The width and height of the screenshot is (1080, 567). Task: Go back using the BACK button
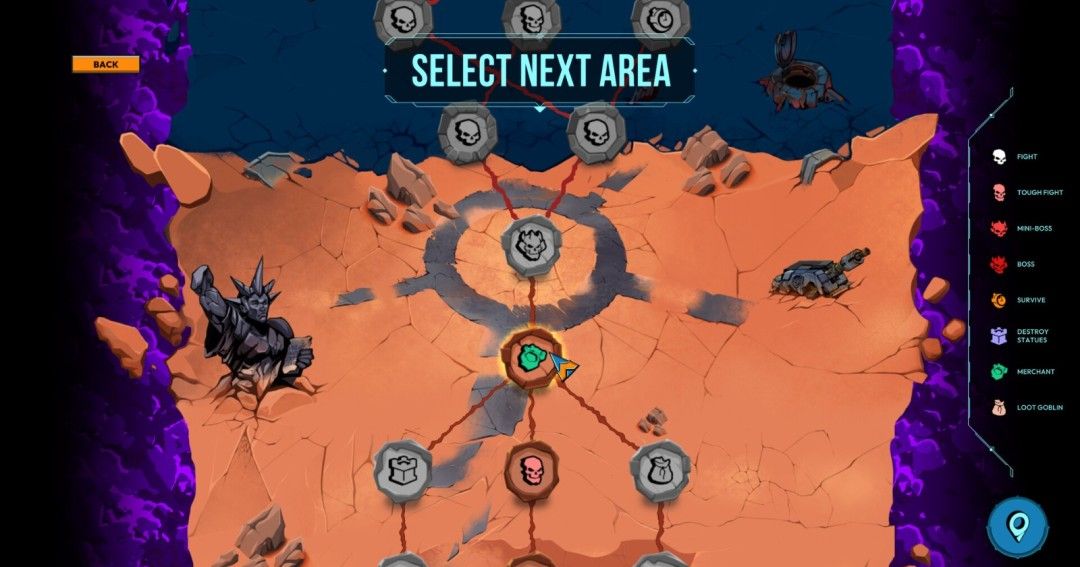coord(105,64)
